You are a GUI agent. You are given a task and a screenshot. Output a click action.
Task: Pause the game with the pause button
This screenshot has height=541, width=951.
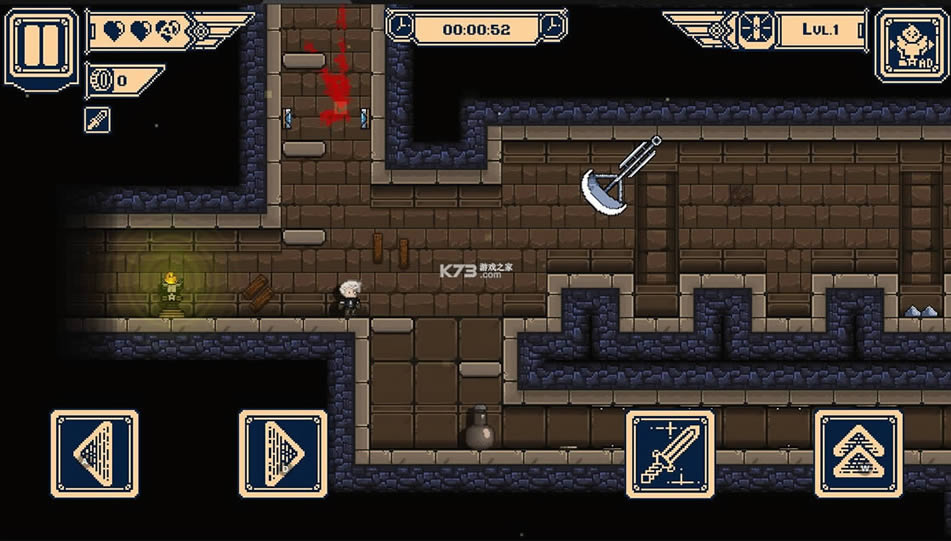[41, 47]
